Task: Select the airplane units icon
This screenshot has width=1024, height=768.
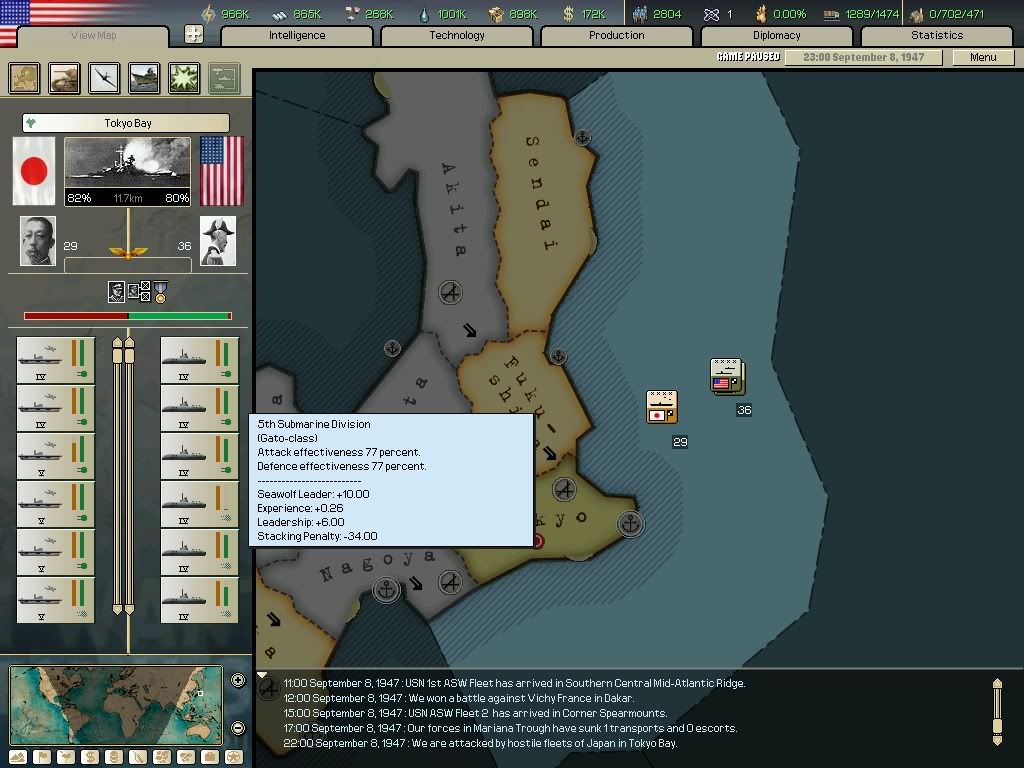Action: point(105,78)
